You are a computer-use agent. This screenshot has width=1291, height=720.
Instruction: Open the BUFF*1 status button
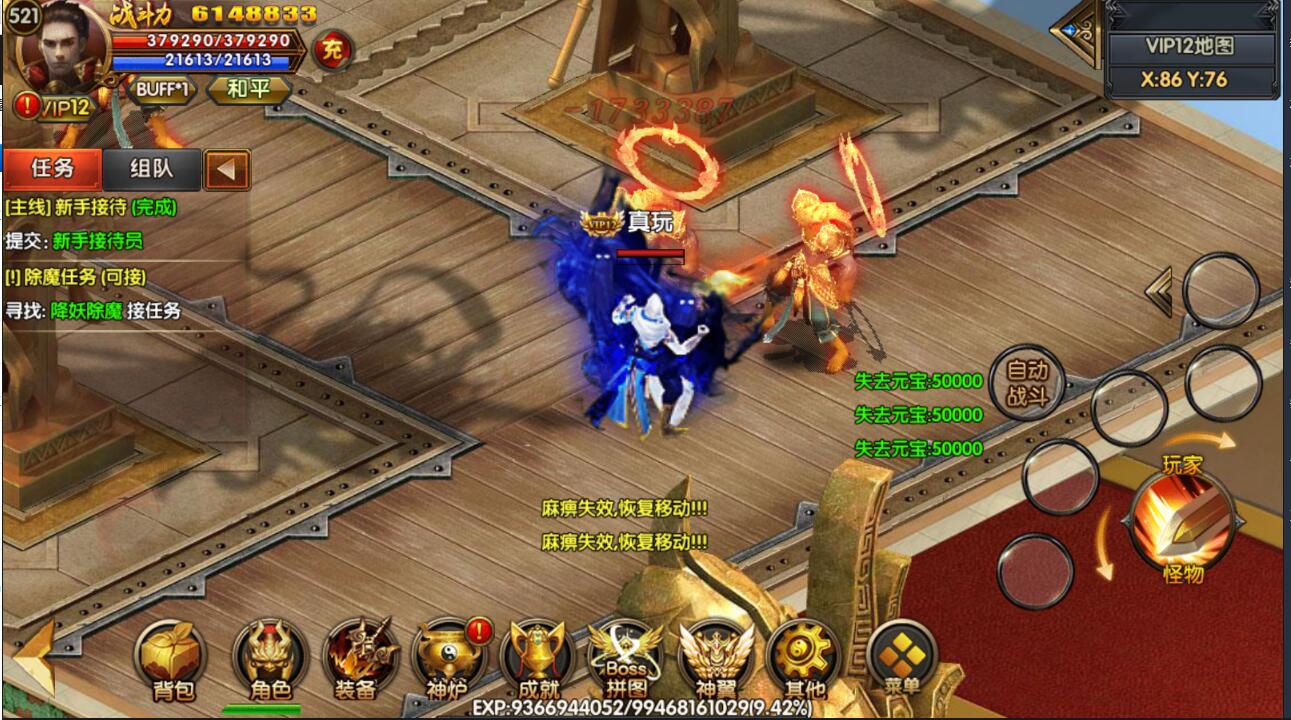point(163,89)
